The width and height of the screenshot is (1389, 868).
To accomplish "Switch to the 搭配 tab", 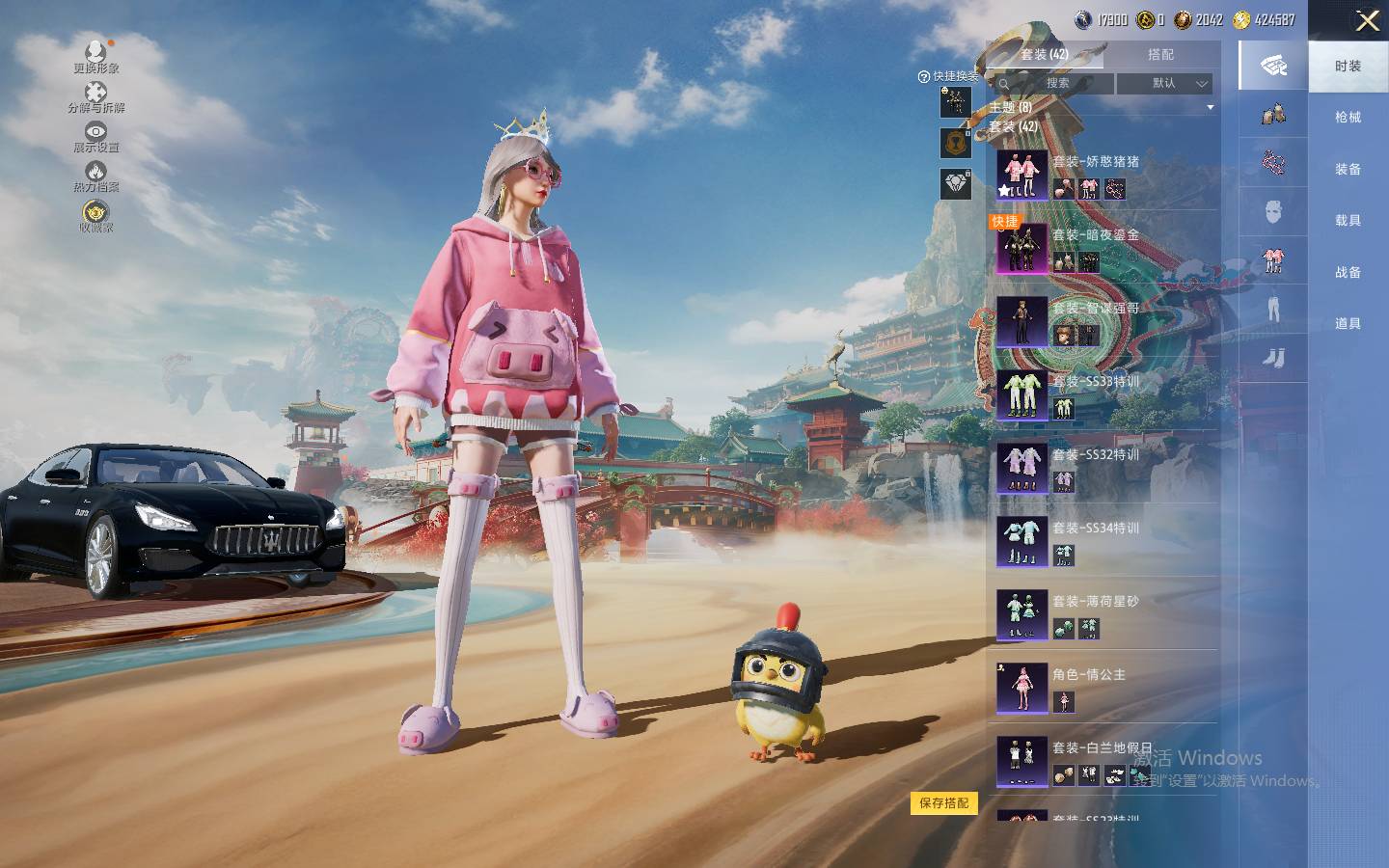I will click(1160, 54).
